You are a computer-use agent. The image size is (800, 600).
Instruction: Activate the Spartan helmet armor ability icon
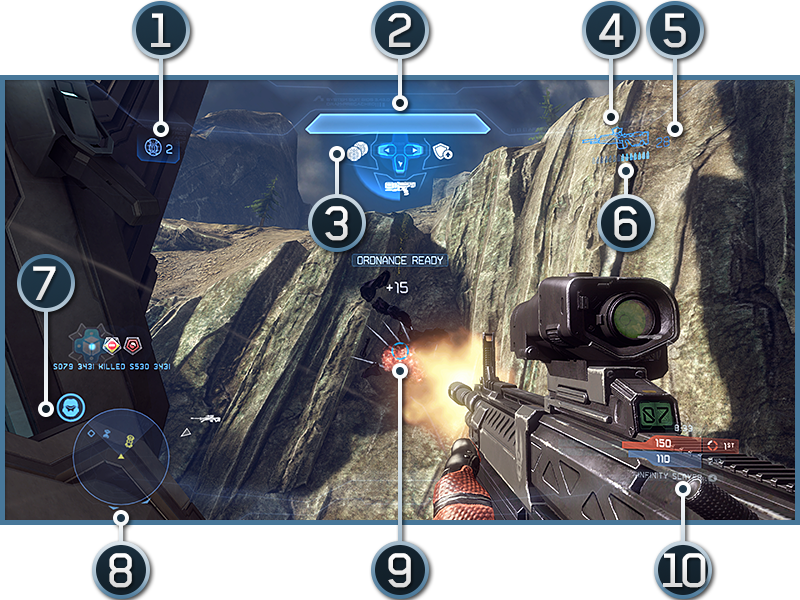click(x=69, y=407)
